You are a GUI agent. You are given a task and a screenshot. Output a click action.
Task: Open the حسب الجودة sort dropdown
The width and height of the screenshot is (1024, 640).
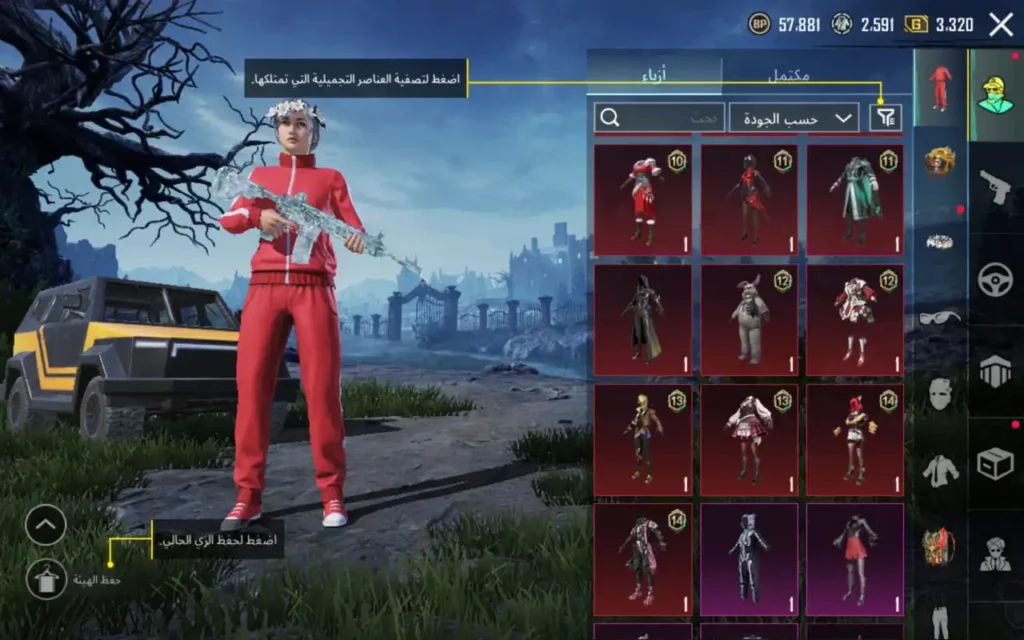(x=794, y=118)
